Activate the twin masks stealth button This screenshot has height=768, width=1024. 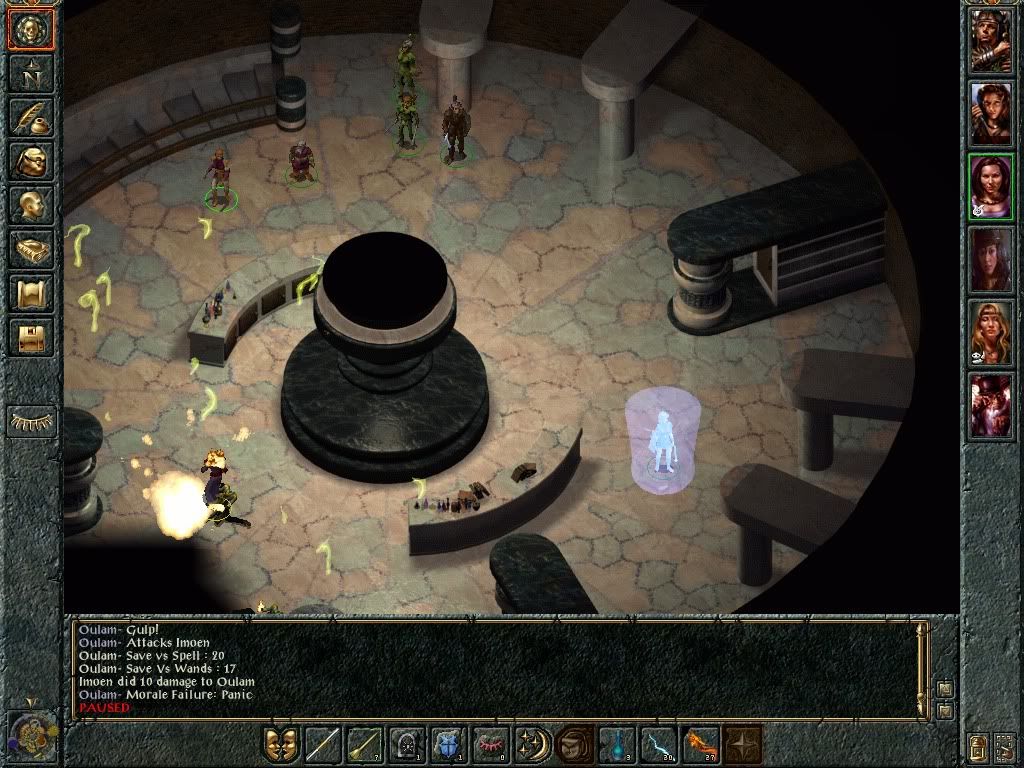[x=281, y=745]
